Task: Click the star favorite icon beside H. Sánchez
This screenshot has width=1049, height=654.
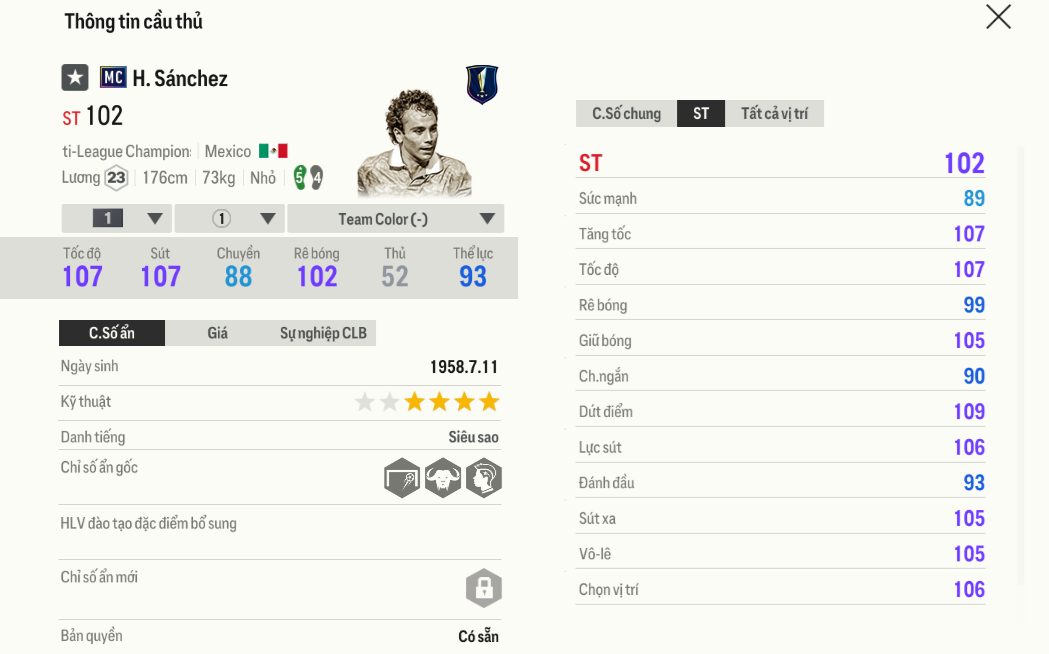Action: click(75, 78)
